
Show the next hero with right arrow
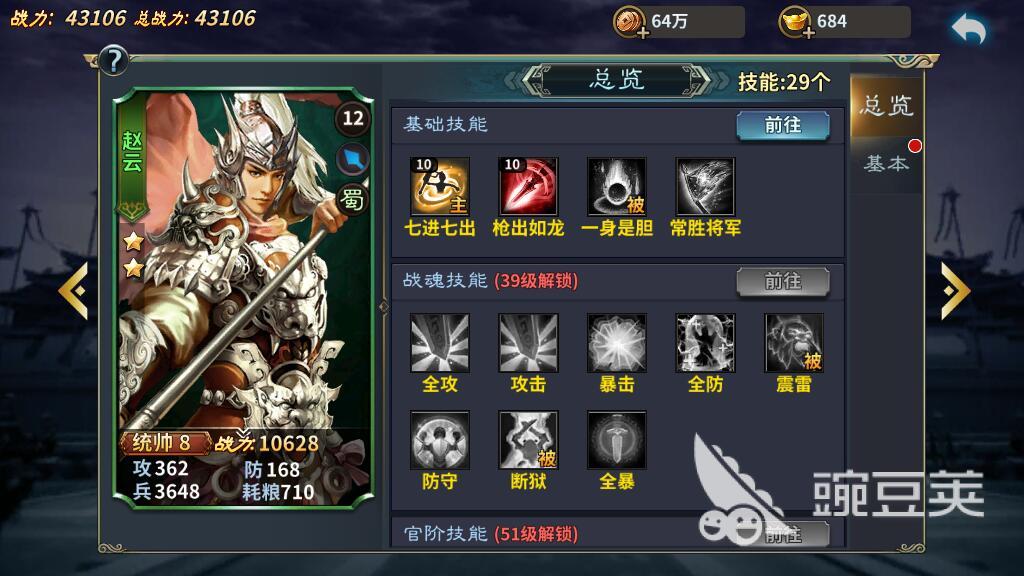(x=955, y=290)
